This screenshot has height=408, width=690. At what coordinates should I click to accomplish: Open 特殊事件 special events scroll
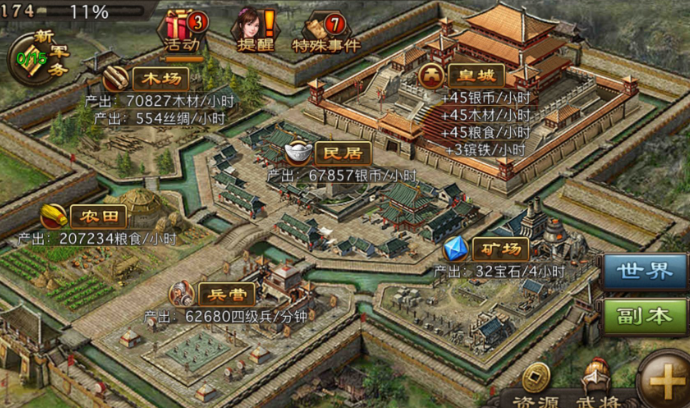325,30
